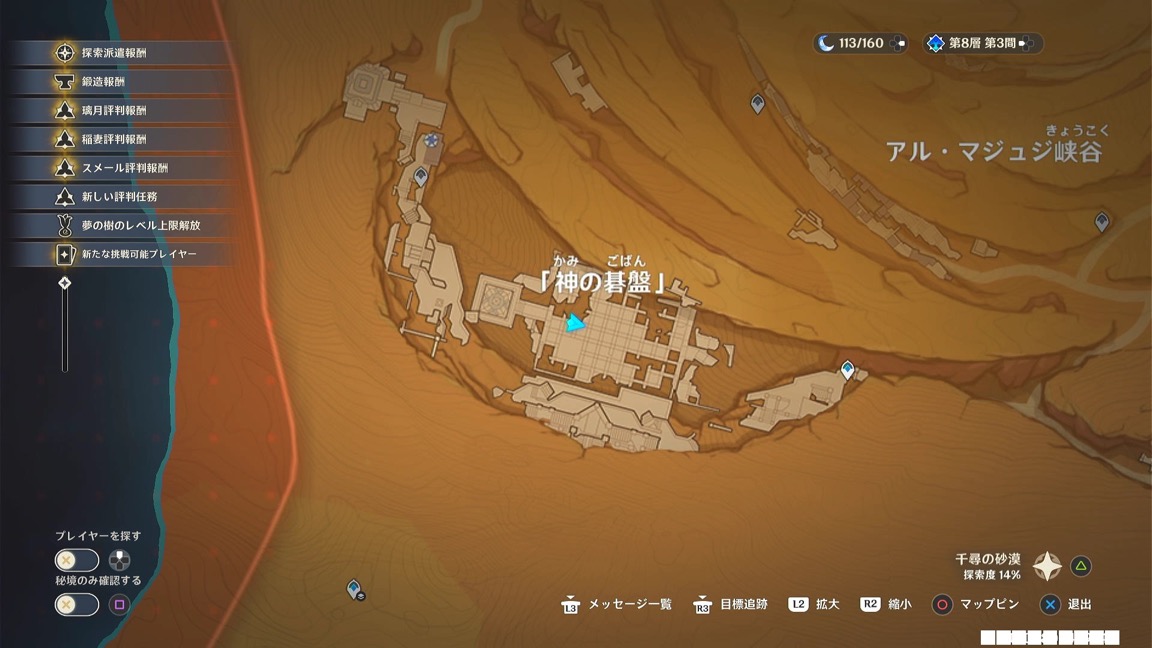
Task: Show the 新しい評判任務 new reputation quest
Action: pos(119,197)
